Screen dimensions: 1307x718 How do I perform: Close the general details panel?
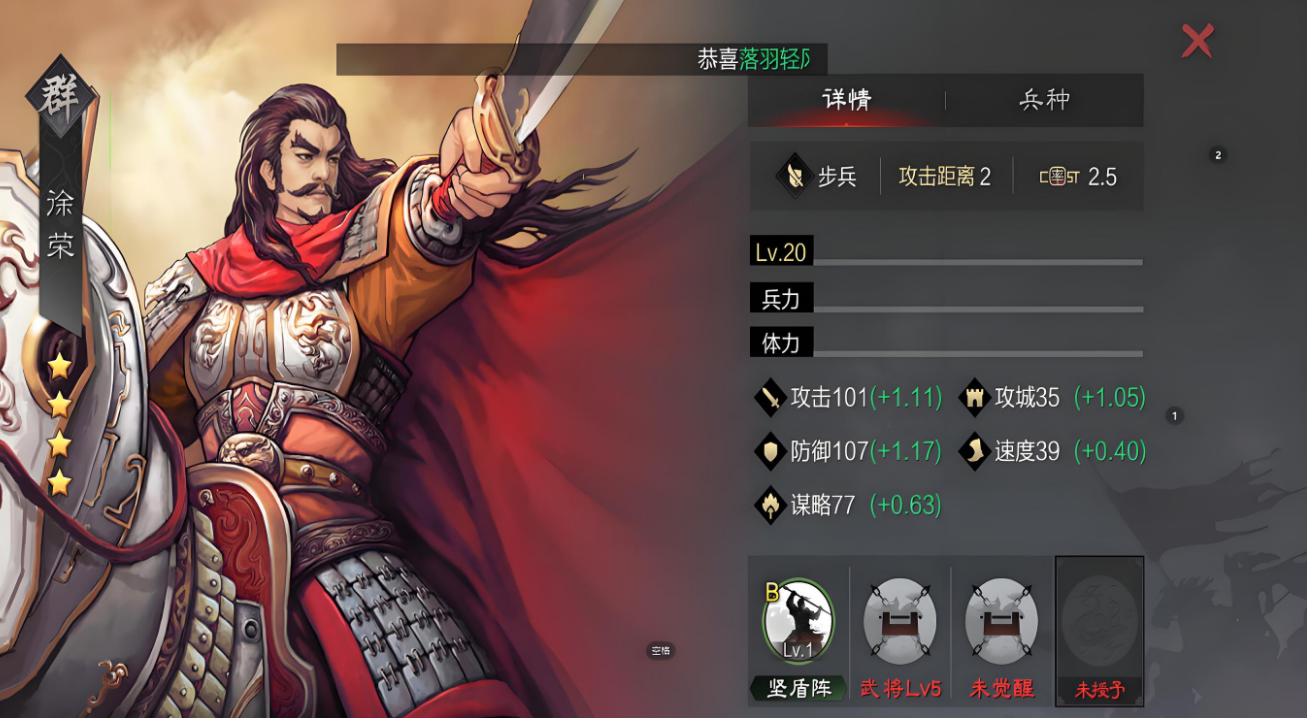coord(1197,41)
